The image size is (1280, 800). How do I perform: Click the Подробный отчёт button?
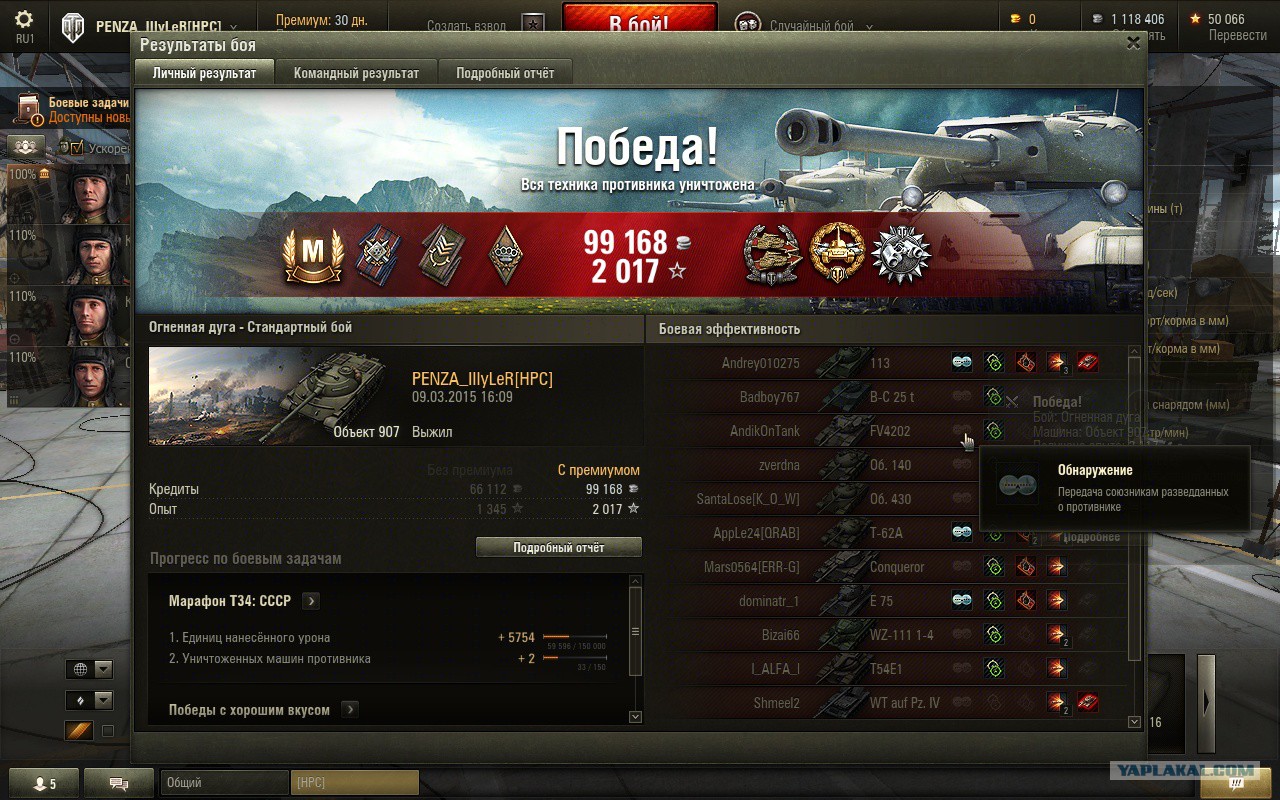(558, 548)
